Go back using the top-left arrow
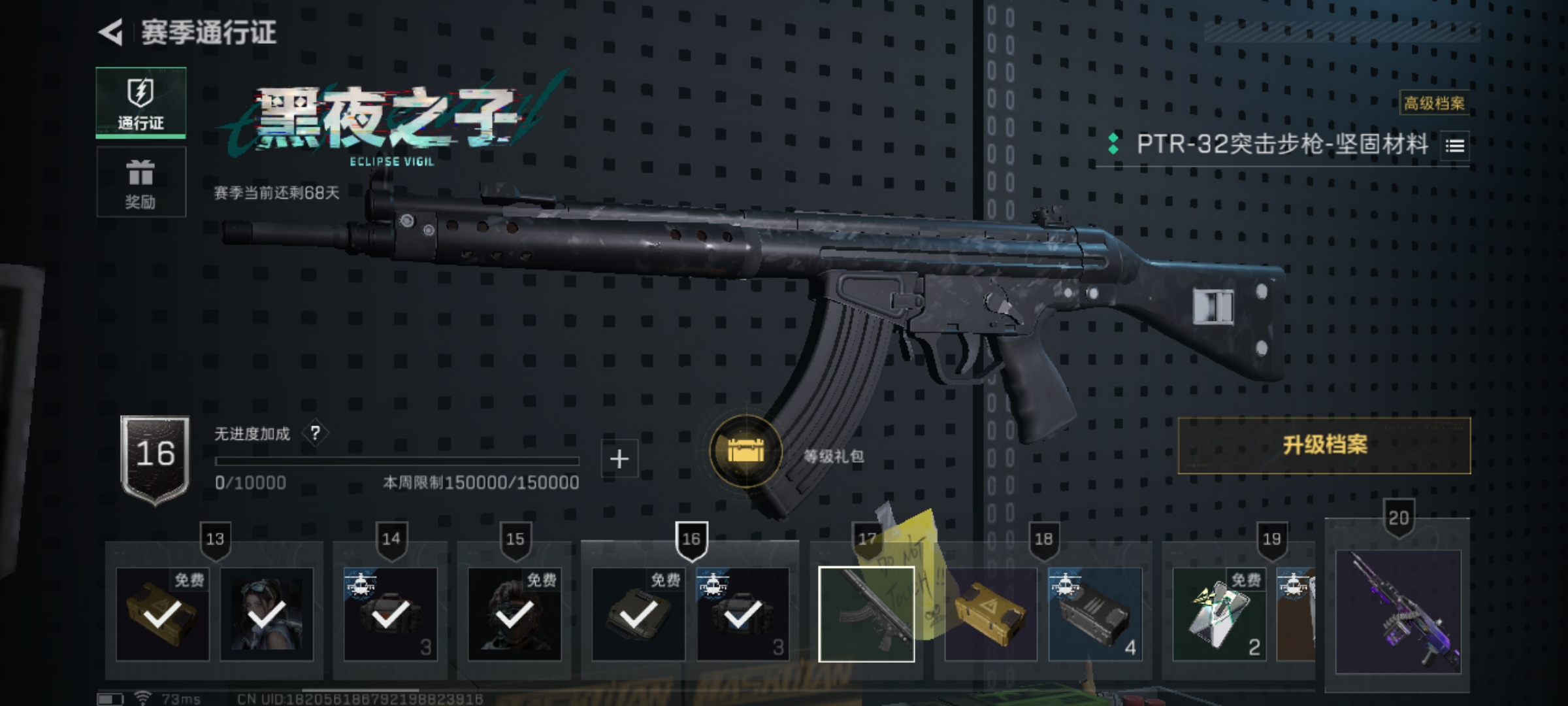1568x706 pixels. pyautogui.click(x=111, y=33)
